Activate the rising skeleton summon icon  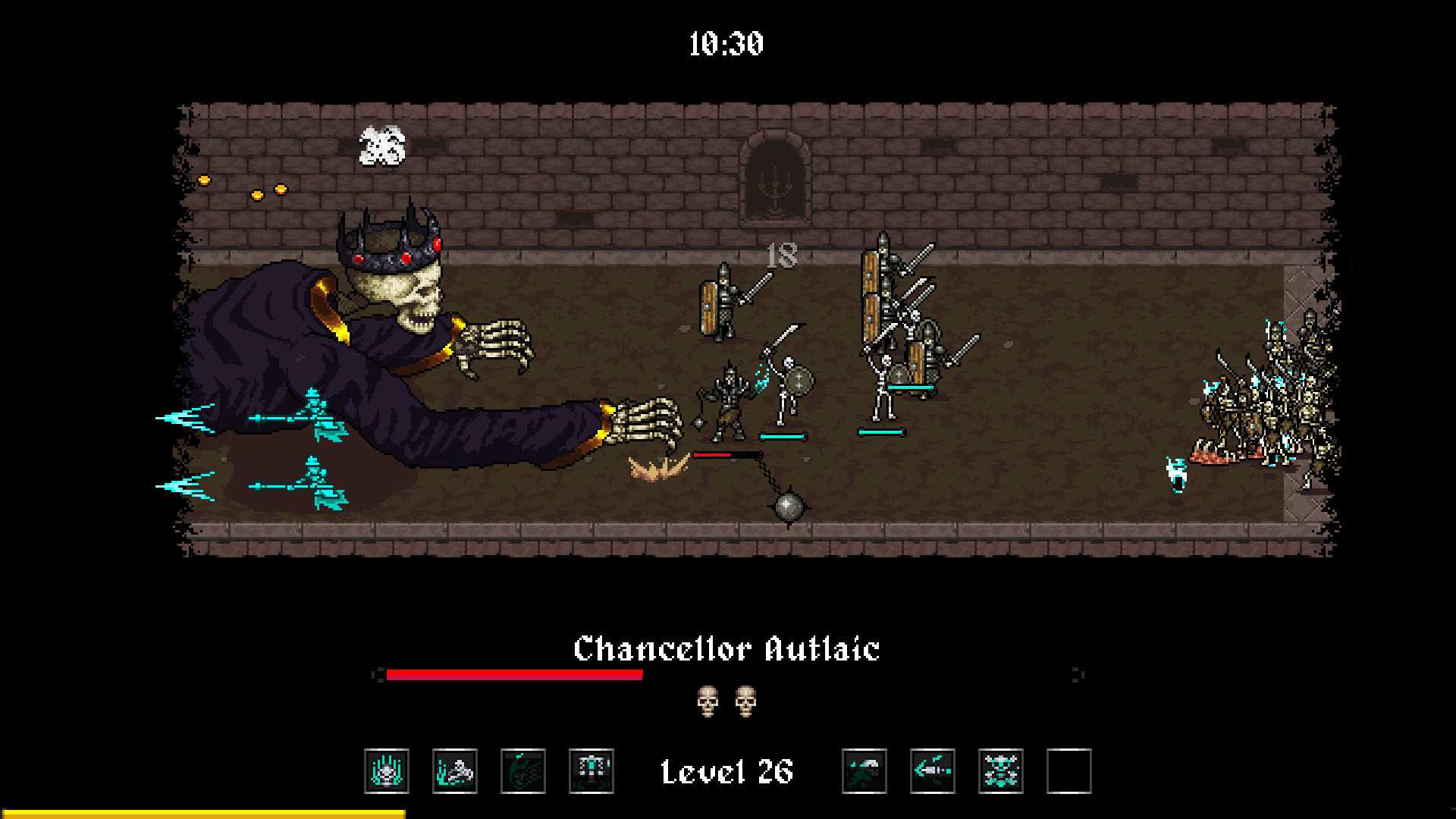click(x=455, y=771)
